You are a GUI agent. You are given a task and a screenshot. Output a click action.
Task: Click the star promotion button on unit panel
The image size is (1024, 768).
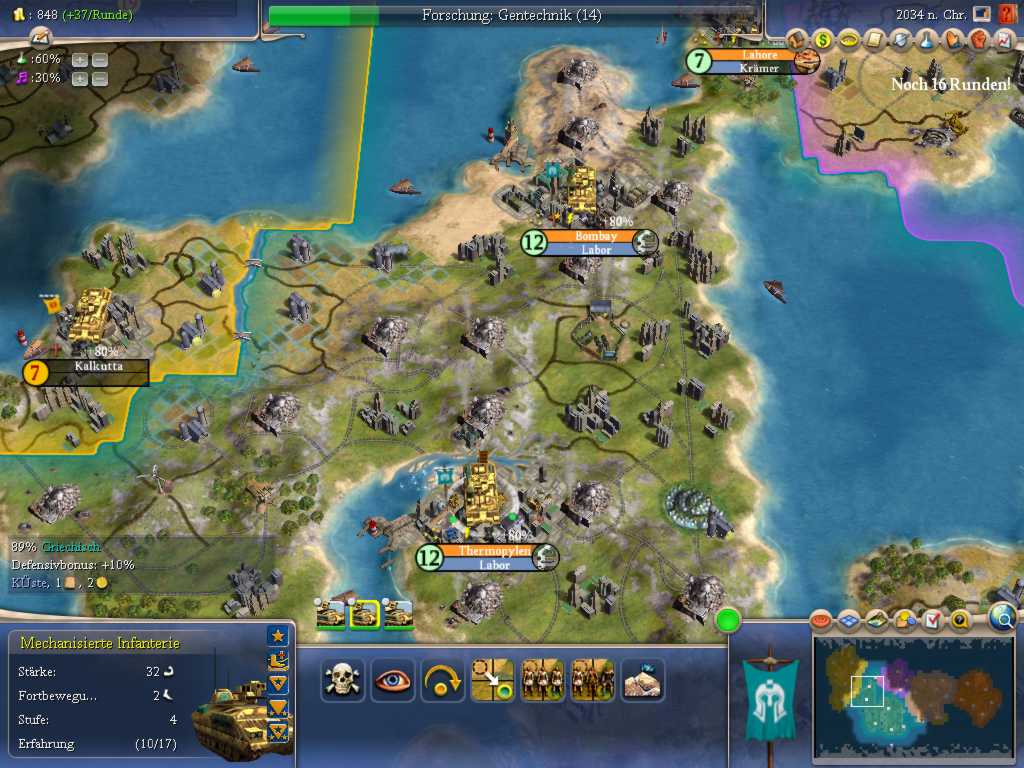[x=278, y=636]
